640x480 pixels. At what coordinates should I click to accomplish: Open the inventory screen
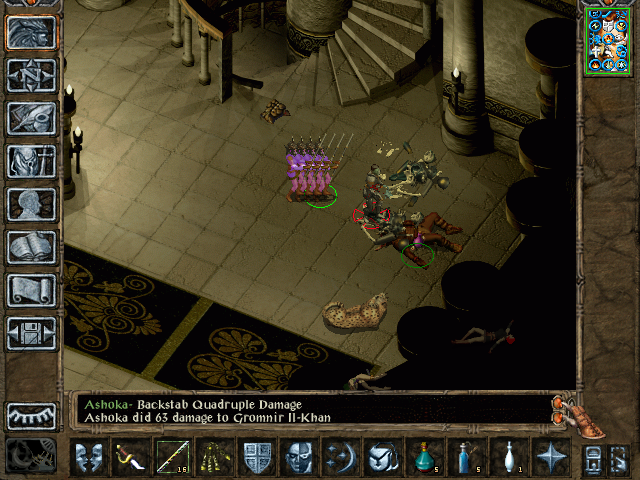[x=31, y=161]
